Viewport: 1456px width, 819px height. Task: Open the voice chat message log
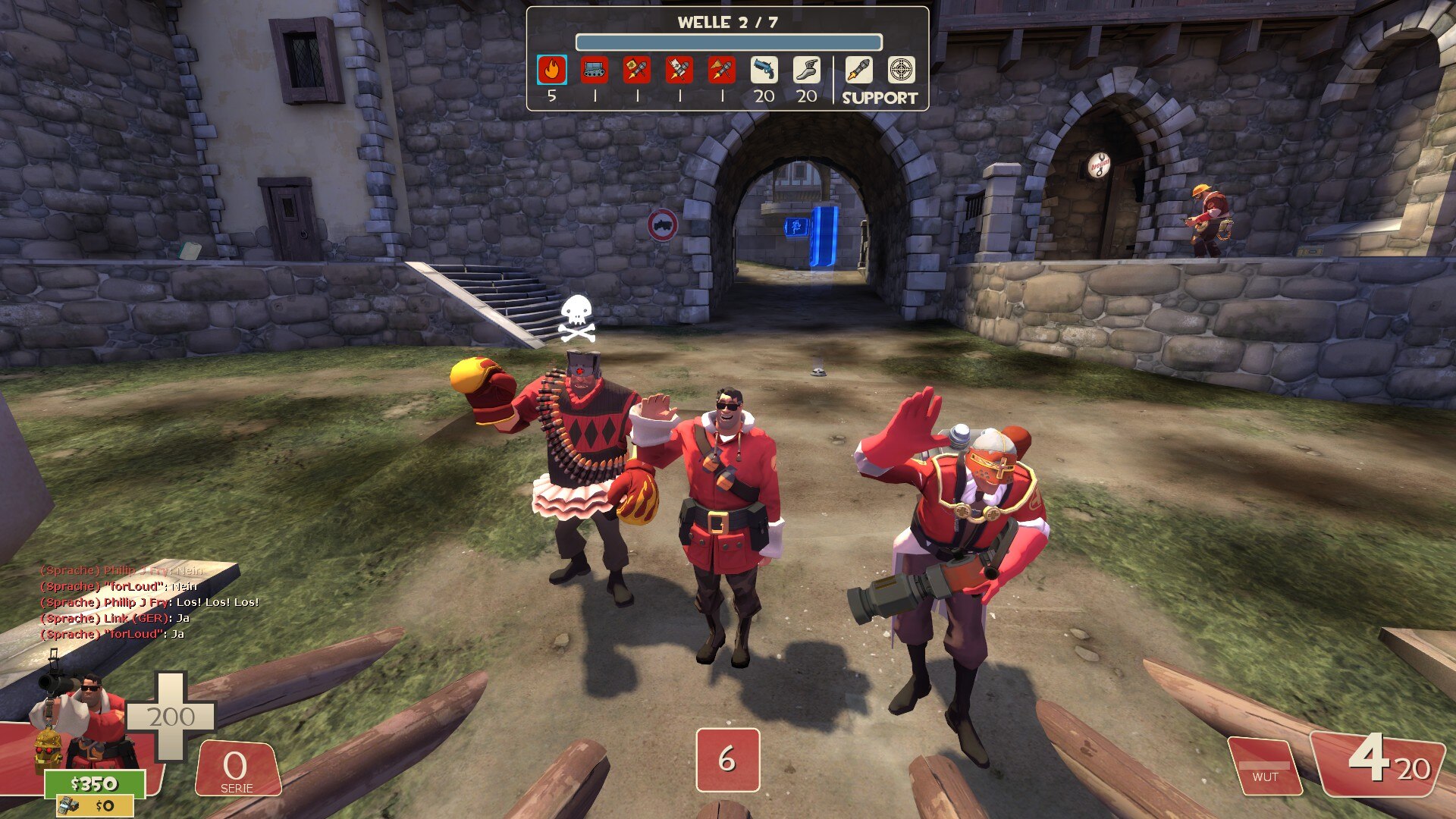[149, 602]
